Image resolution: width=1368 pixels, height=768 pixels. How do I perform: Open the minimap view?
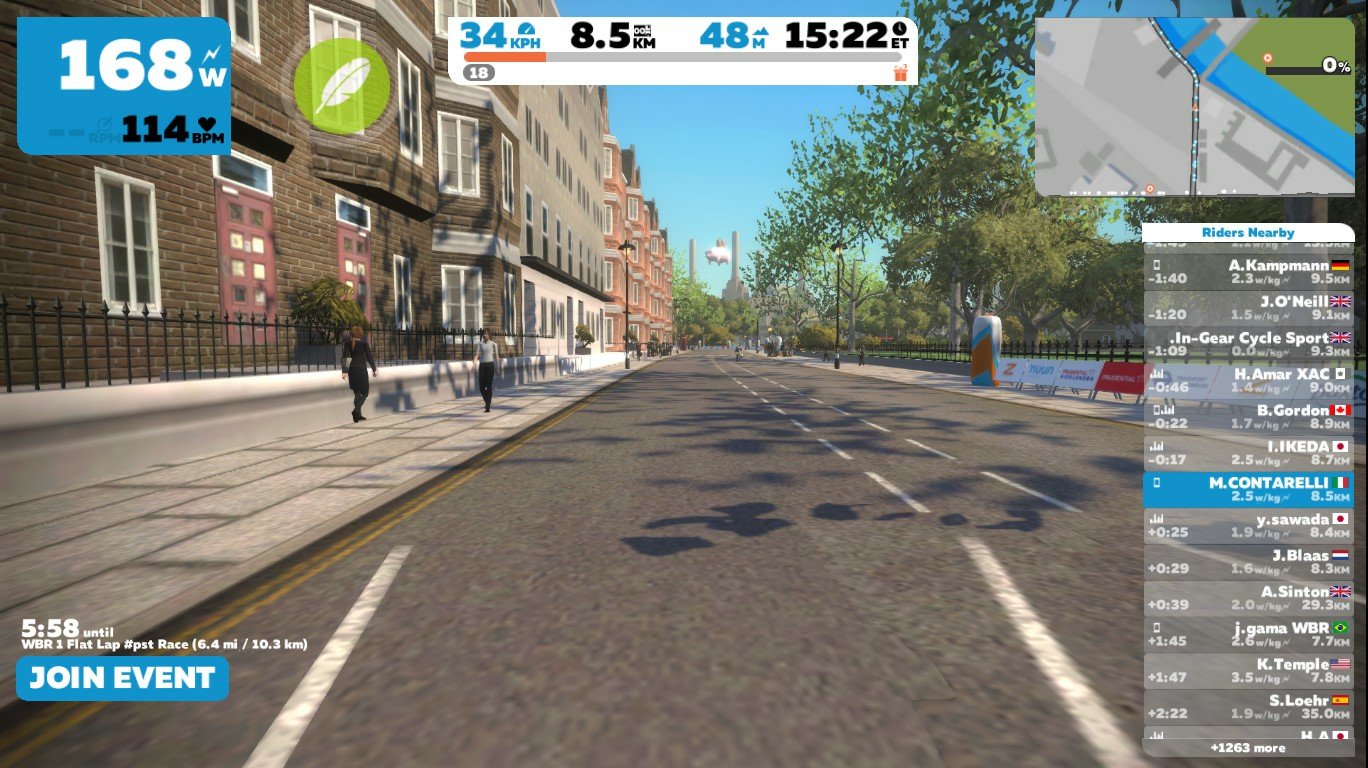tap(1193, 106)
